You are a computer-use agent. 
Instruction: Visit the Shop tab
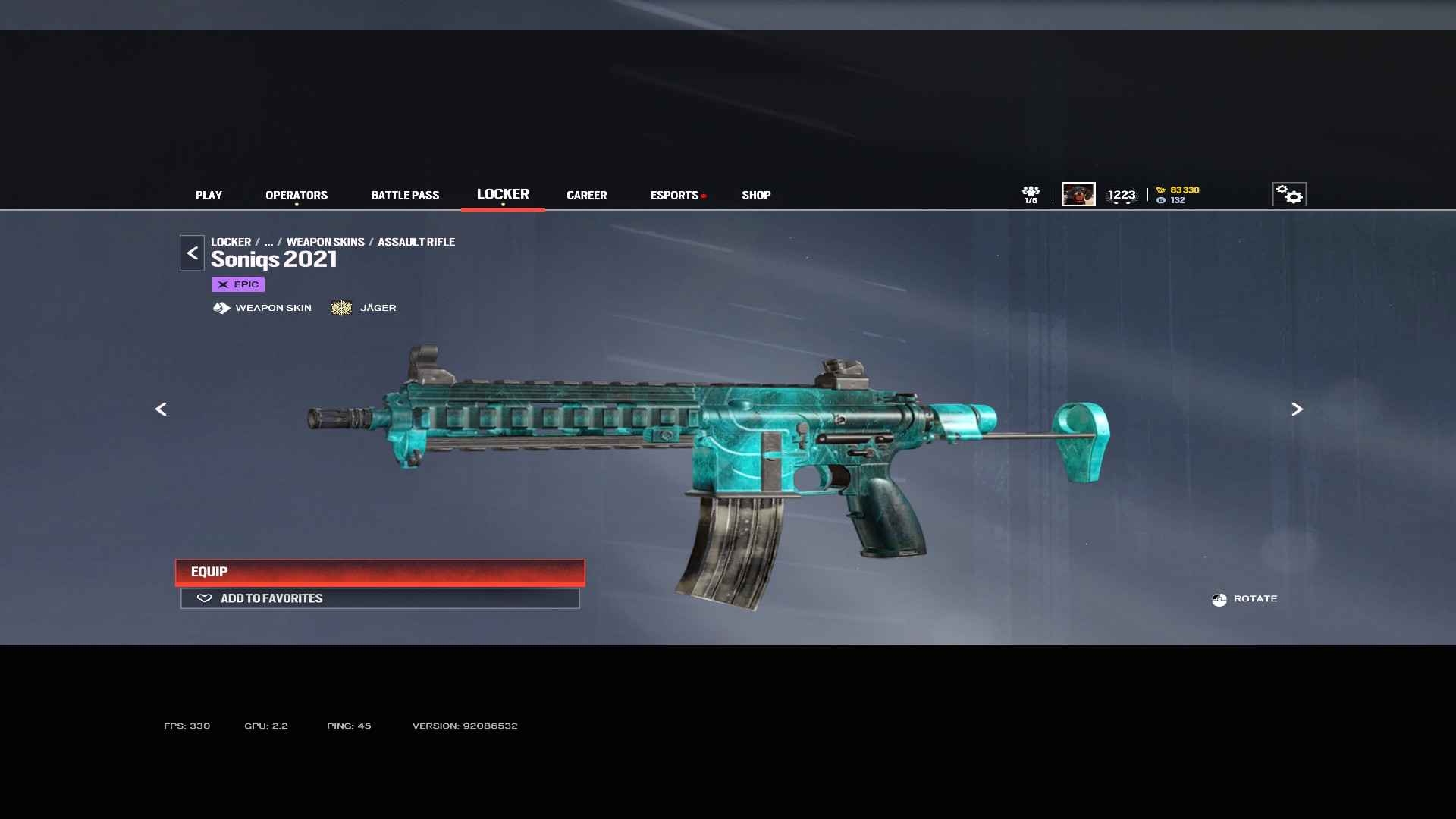tap(756, 195)
